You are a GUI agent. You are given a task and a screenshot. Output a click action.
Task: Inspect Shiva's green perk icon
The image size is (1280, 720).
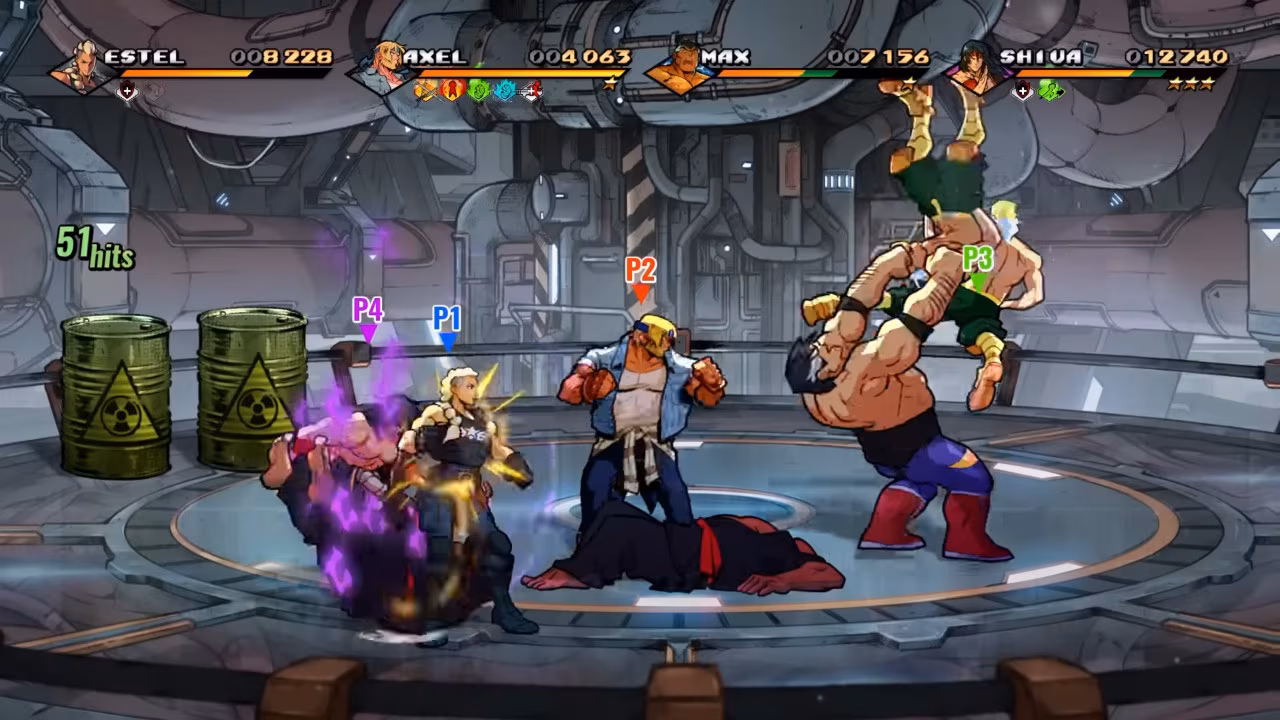tap(1049, 91)
